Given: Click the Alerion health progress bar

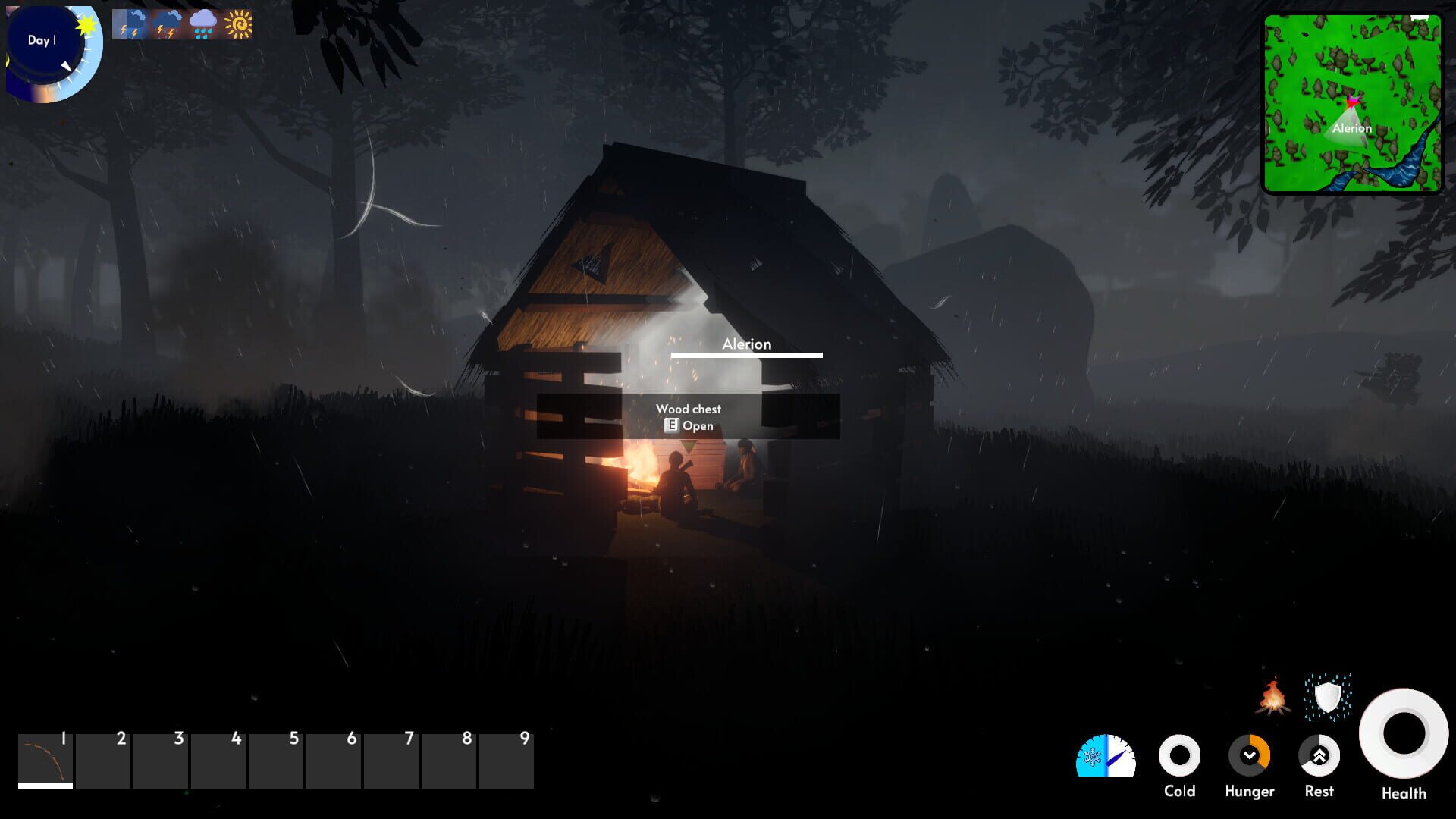Looking at the screenshot, I should pyautogui.click(x=747, y=355).
